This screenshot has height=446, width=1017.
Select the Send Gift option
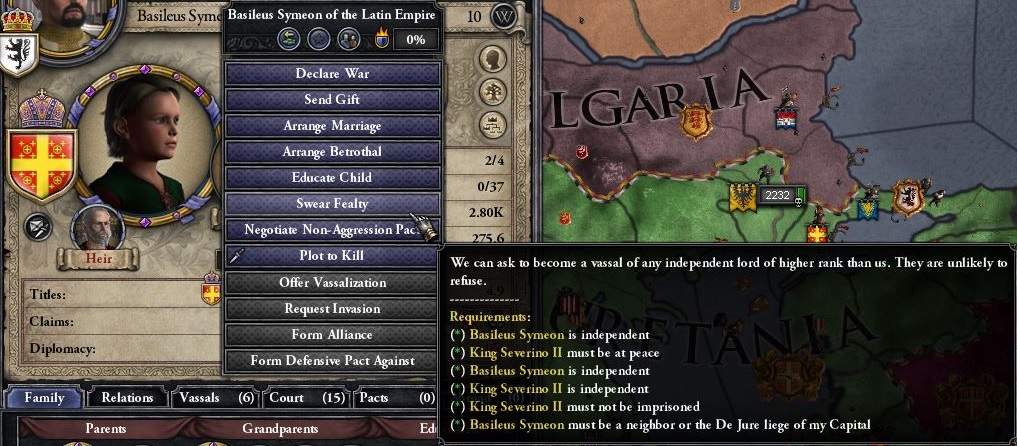pyautogui.click(x=332, y=100)
